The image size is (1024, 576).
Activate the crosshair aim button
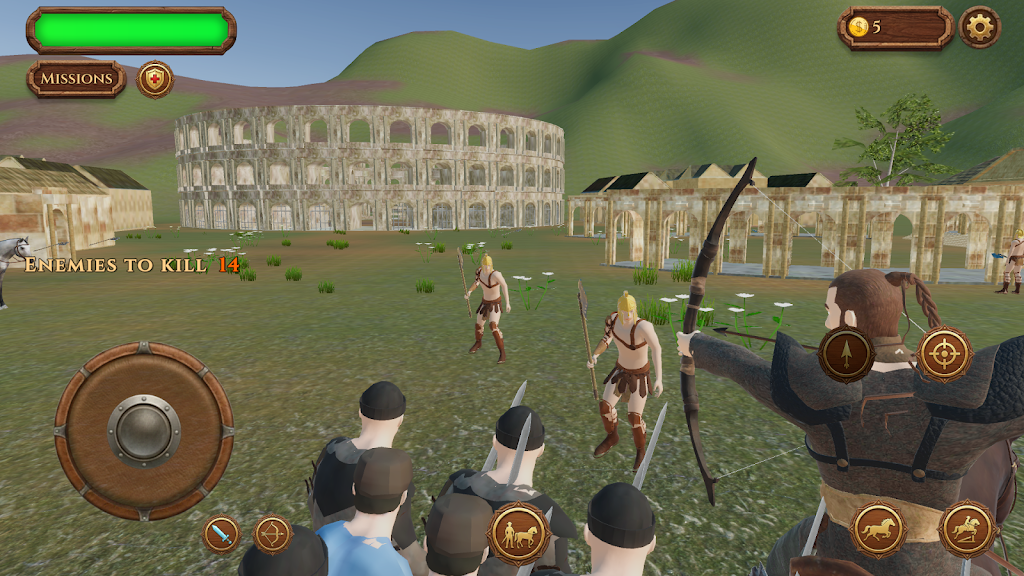tap(944, 354)
